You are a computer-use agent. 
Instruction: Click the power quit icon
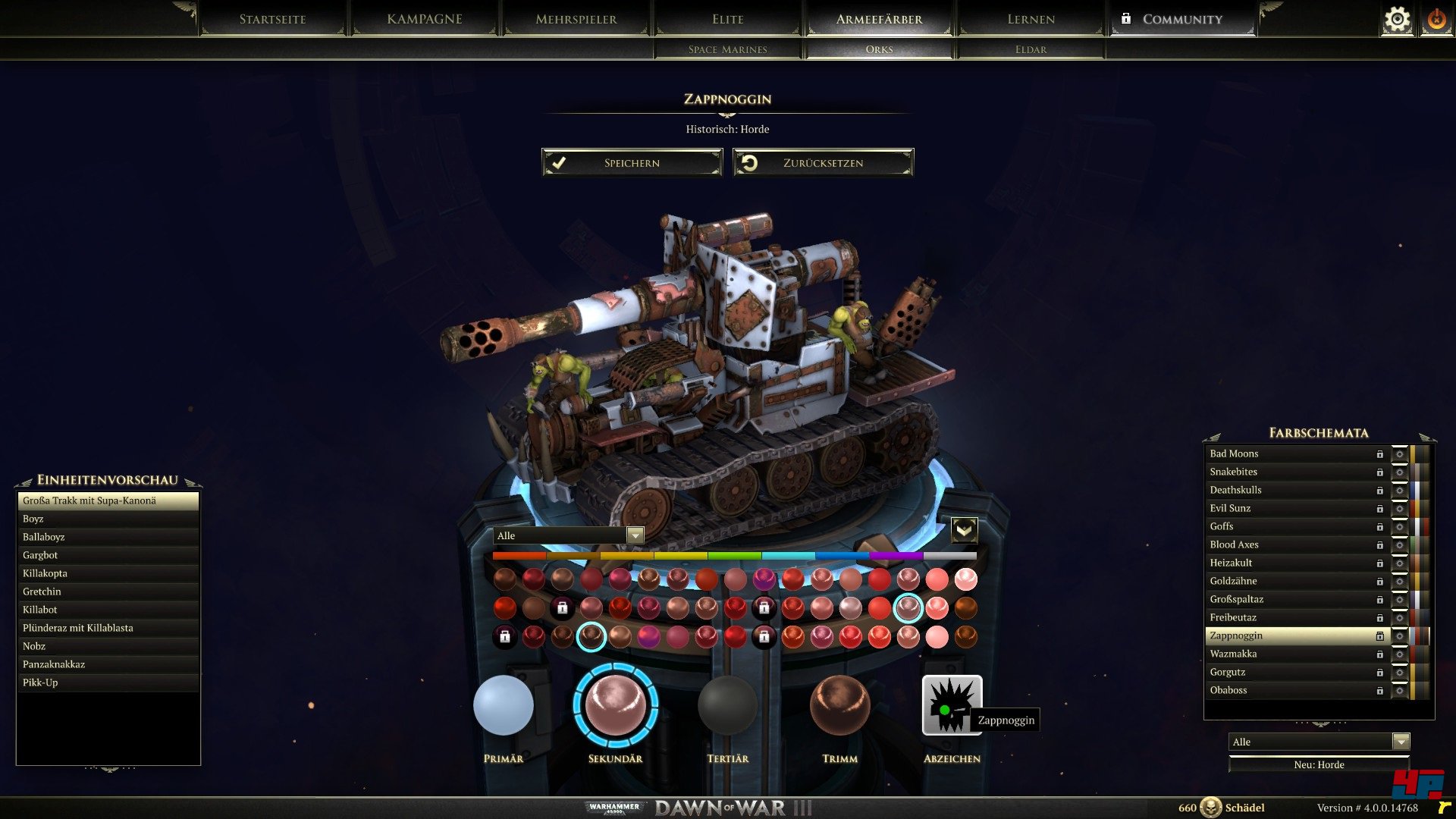[1436, 20]
